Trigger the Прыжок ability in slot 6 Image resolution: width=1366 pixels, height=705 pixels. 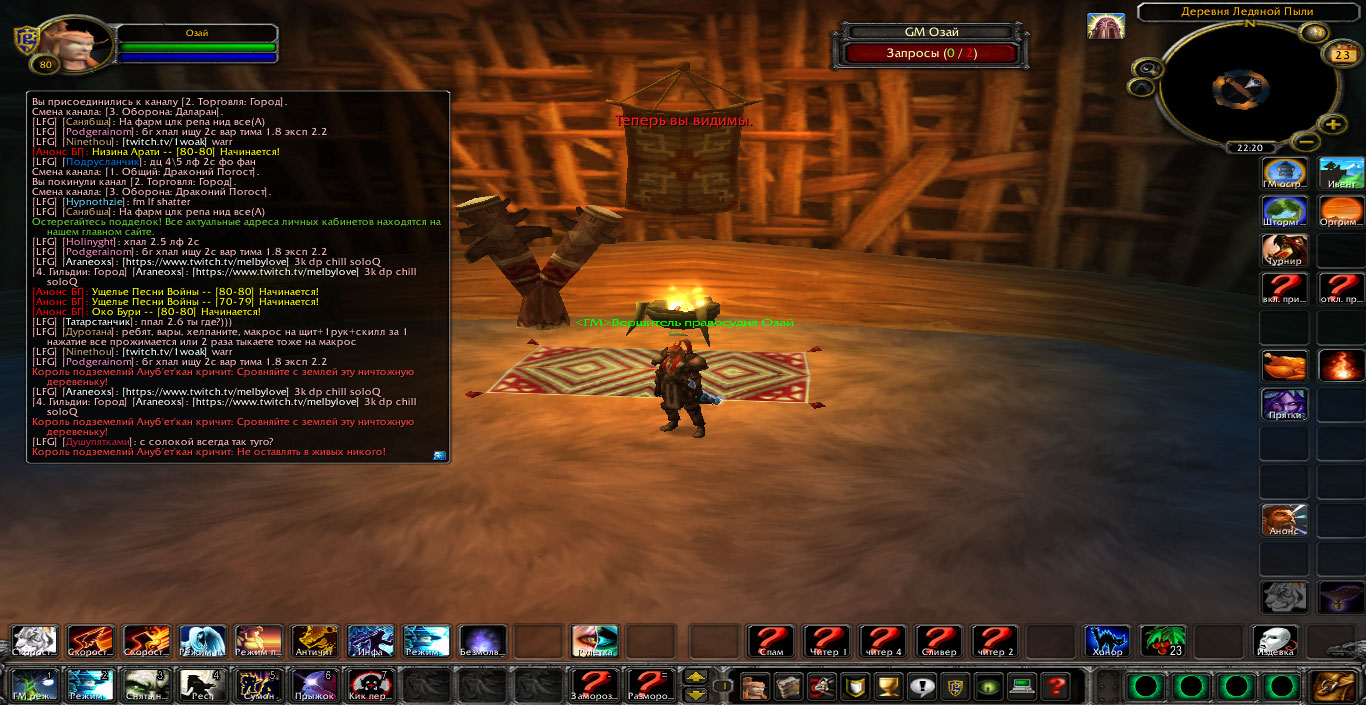314,686
